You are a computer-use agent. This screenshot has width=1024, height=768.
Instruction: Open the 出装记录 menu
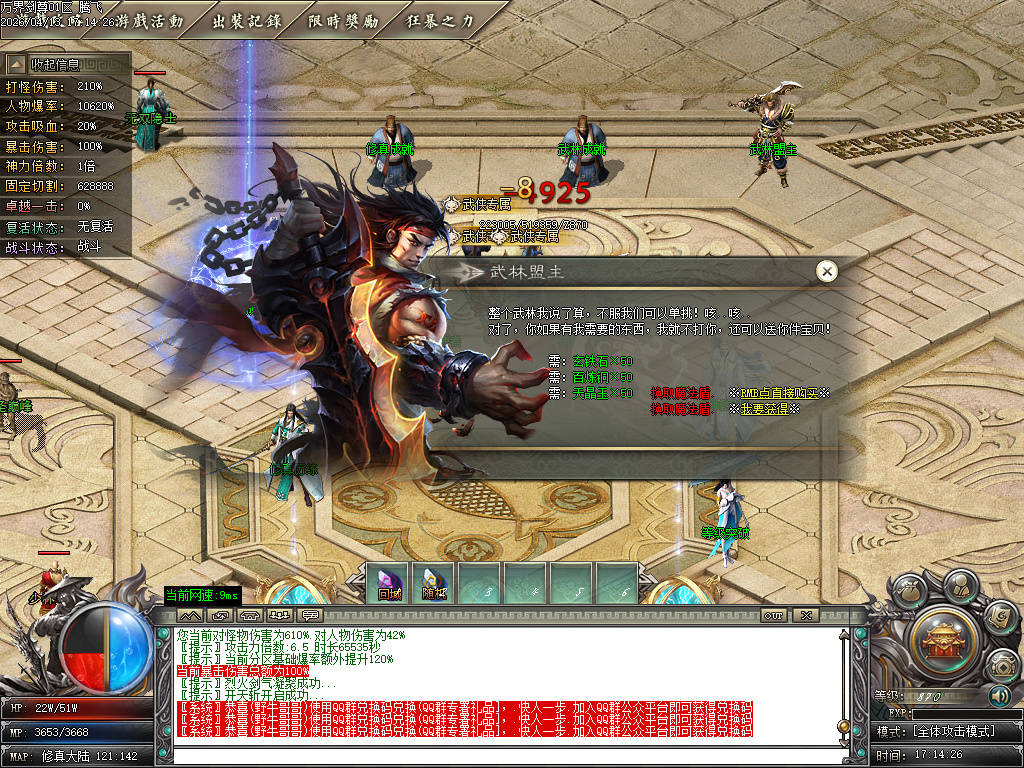(x=247, y=20)
